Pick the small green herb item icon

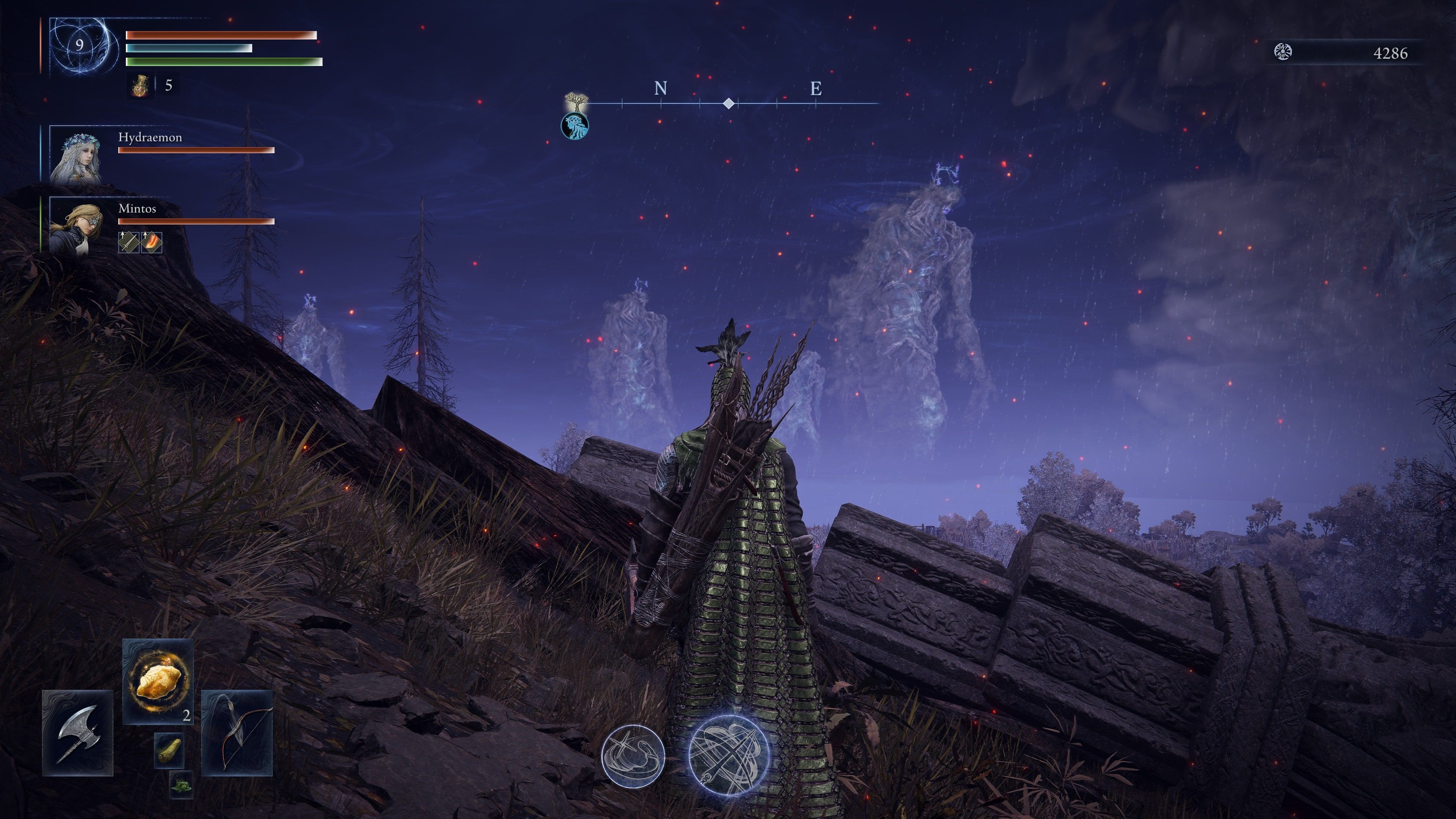click(181, 784)
